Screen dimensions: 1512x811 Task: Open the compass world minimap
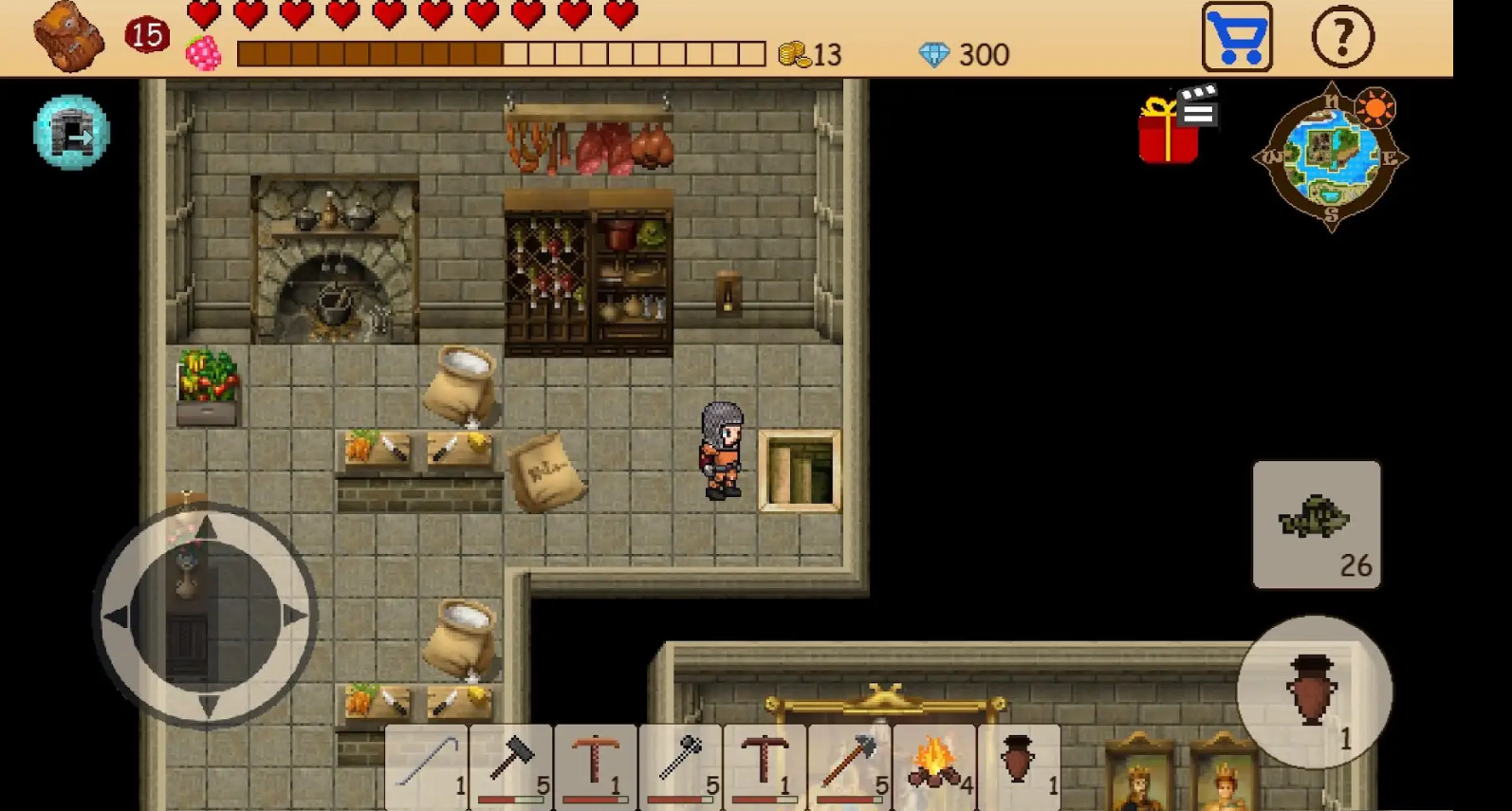[x=1331, y=157]
